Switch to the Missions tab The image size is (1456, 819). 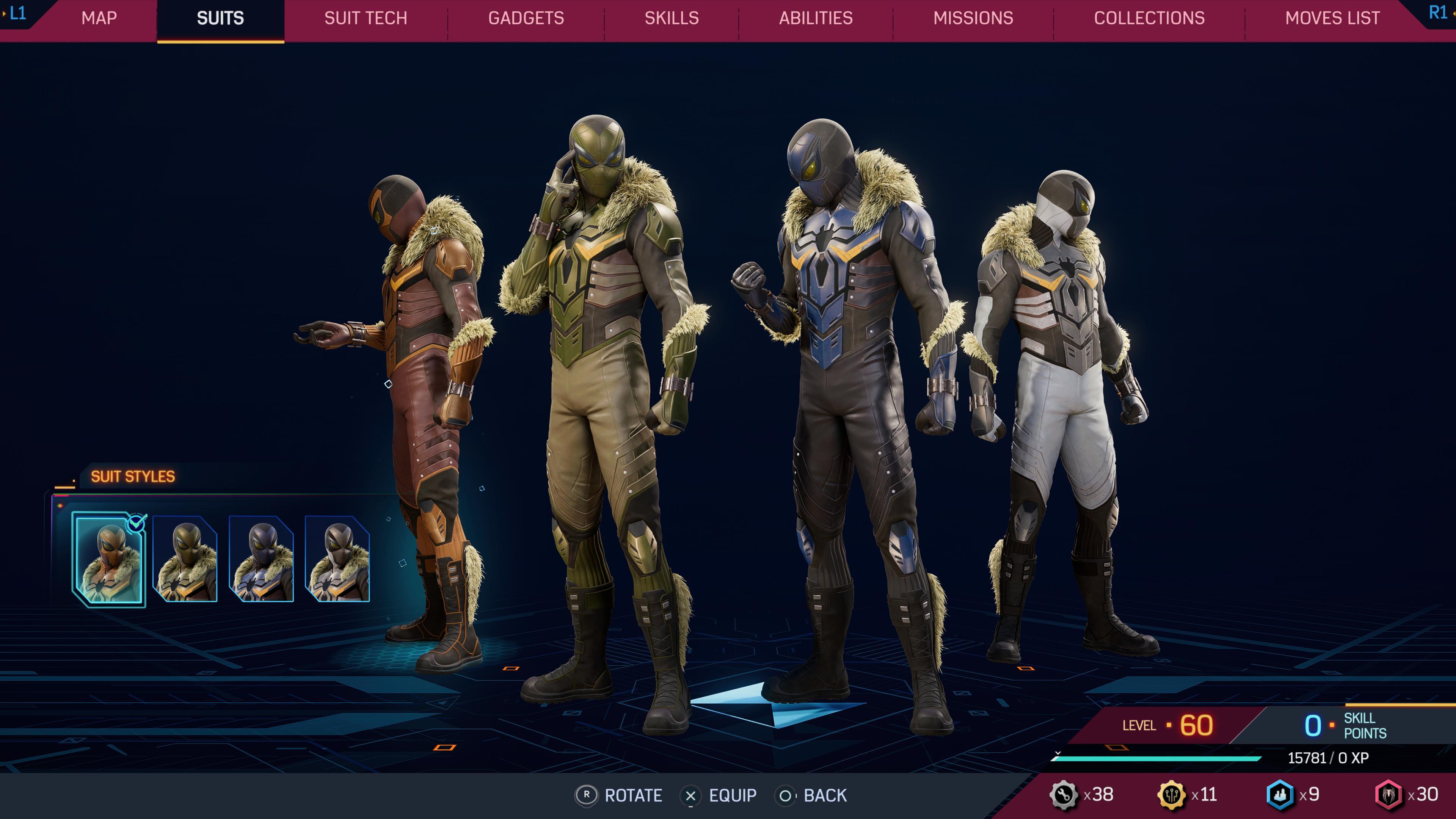[x=973, y=18]
